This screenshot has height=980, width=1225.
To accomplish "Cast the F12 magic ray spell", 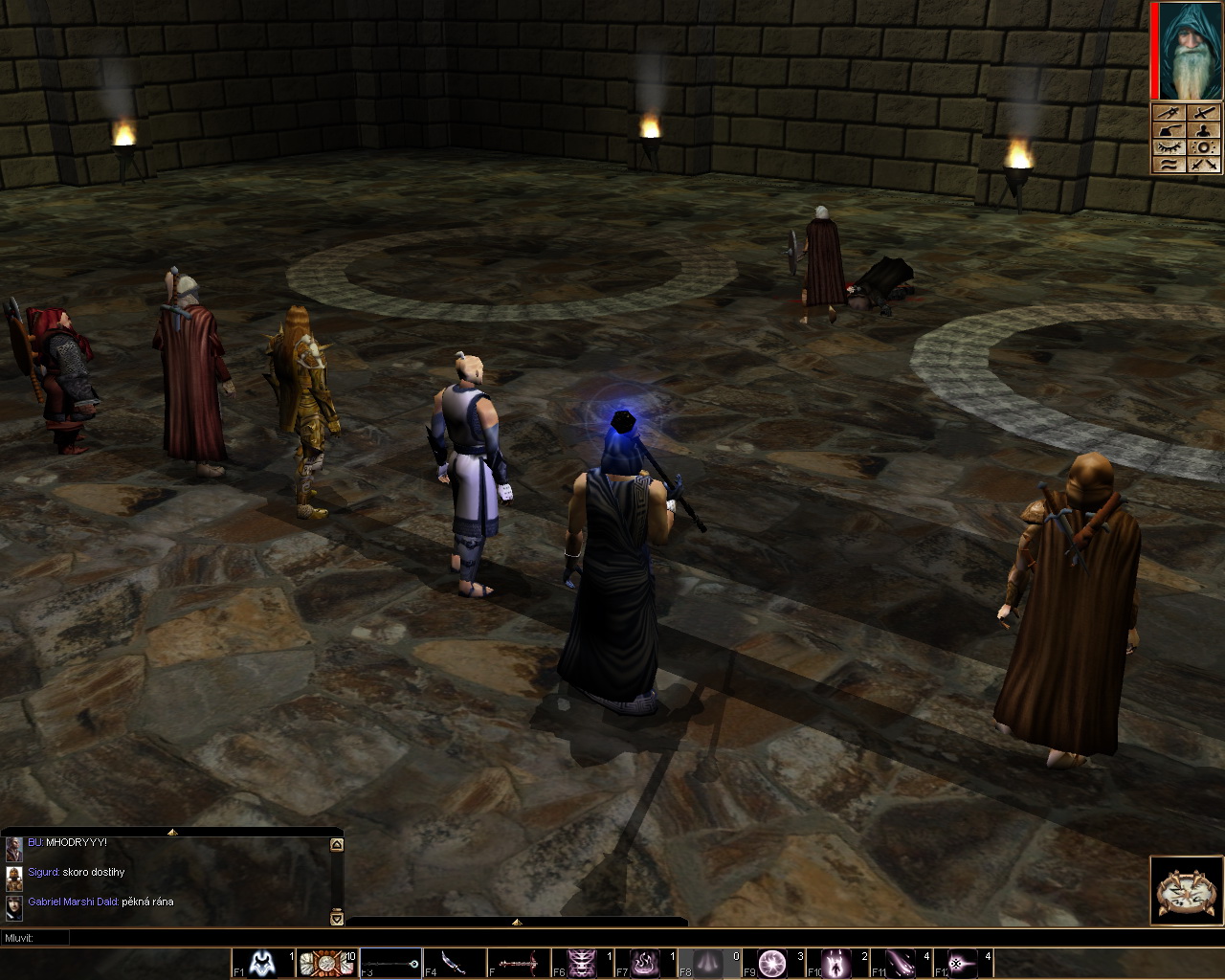I will (964, 963).
